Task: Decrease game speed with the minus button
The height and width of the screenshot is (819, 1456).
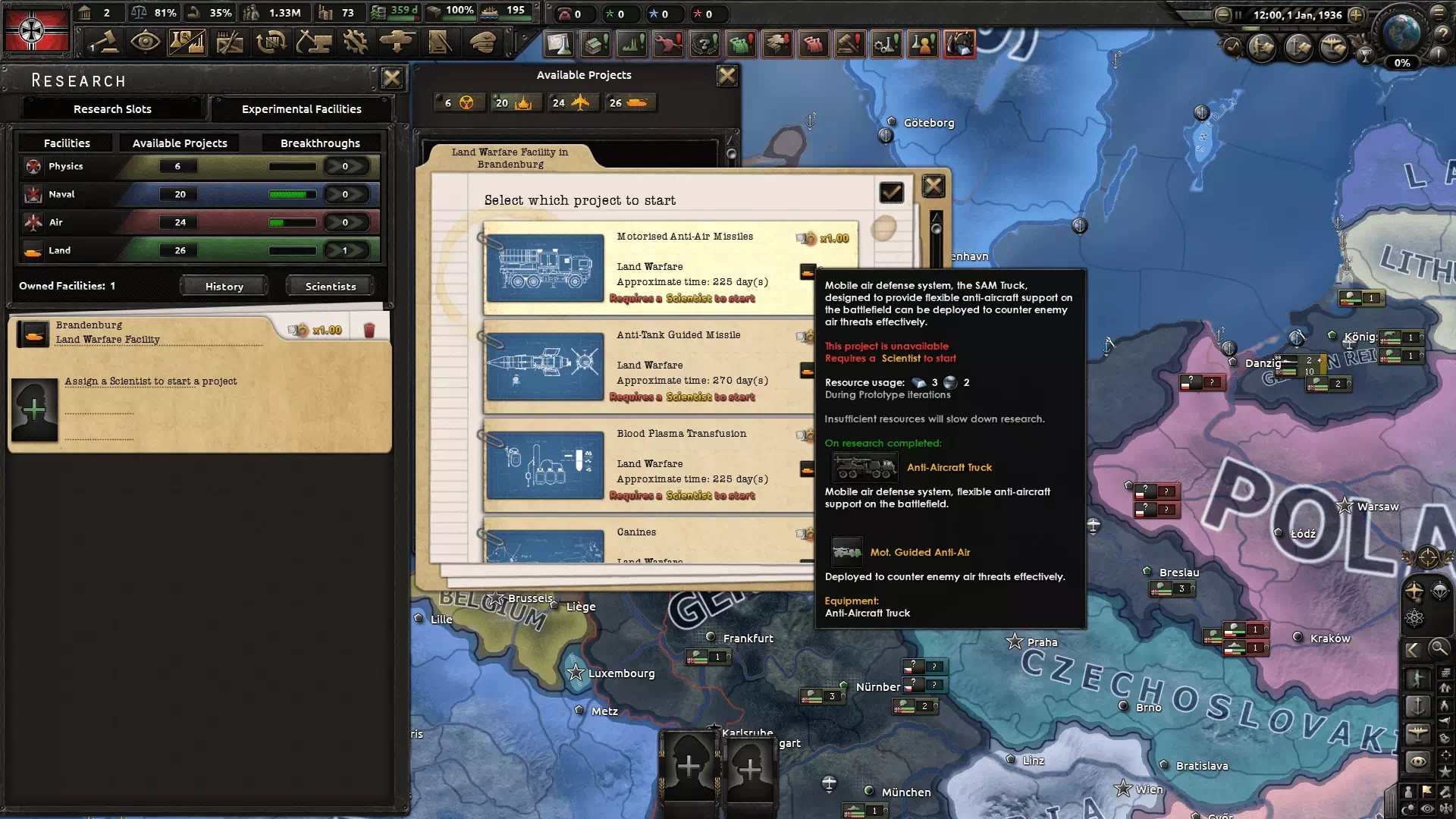Action: pyautogui.click(x=1222, y=15)
